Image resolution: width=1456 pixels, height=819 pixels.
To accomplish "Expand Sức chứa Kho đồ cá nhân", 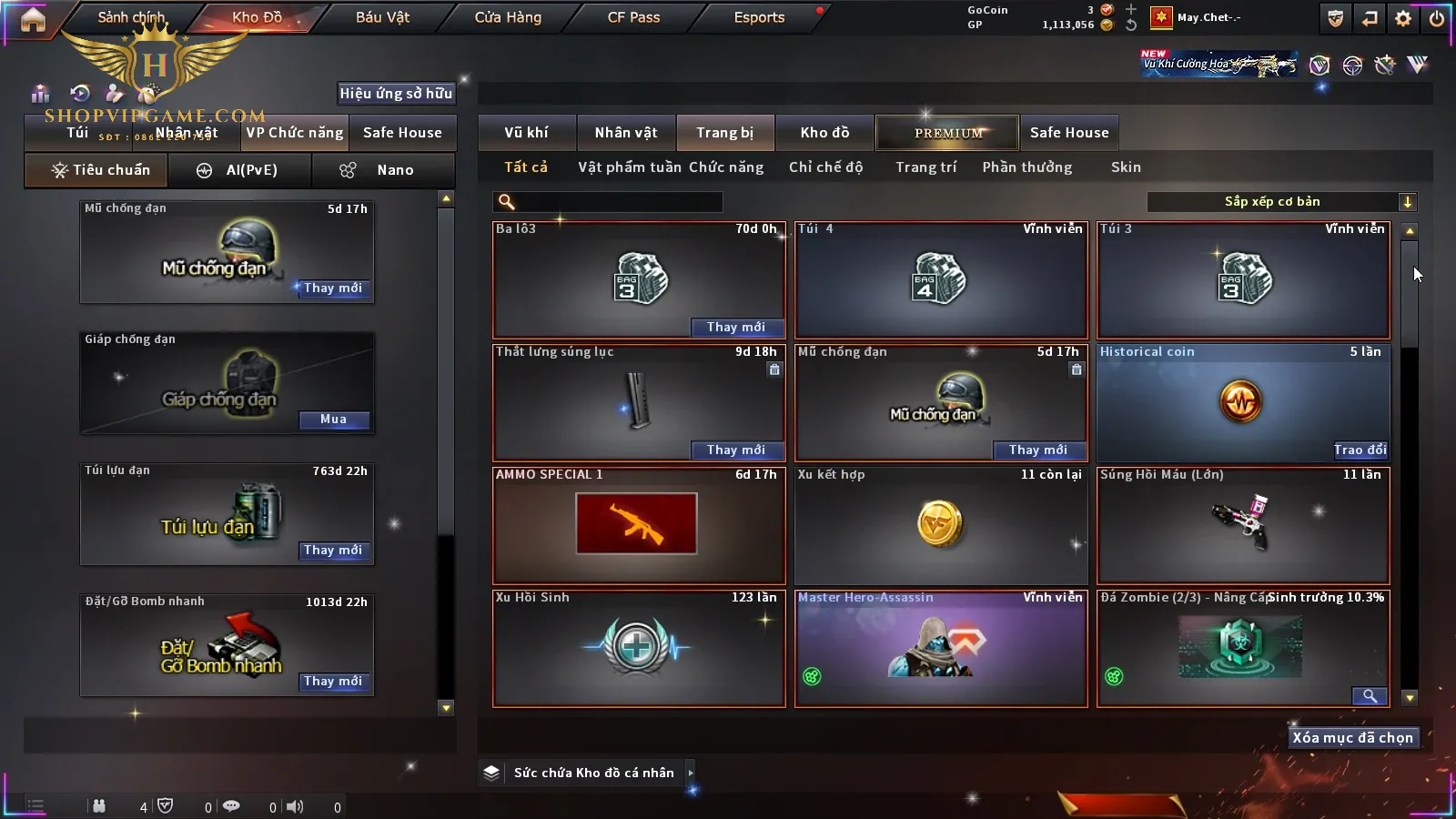I will (691, 773).
